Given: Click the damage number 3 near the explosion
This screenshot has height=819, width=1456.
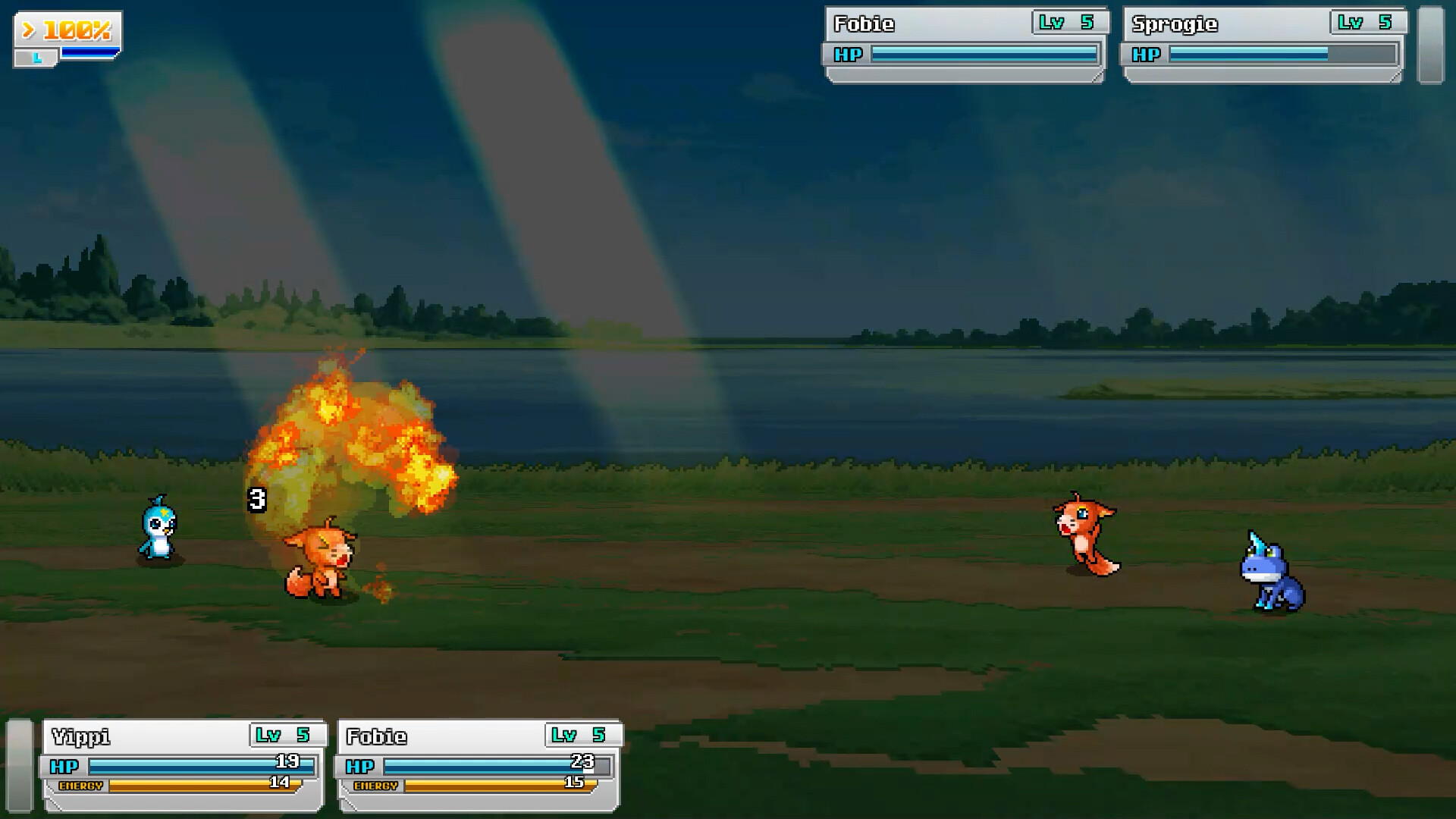Looking at the screenshot, I should 256,498.
